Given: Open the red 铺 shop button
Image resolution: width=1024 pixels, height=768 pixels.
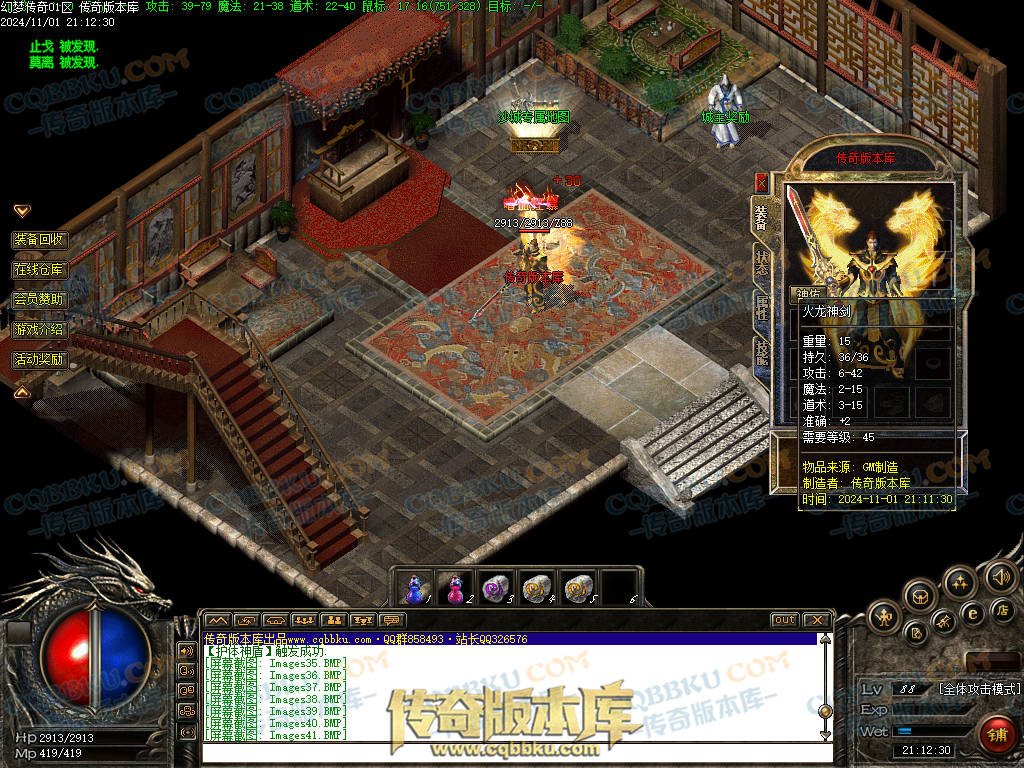Looking at the screenshot, I should click(995, 735).
